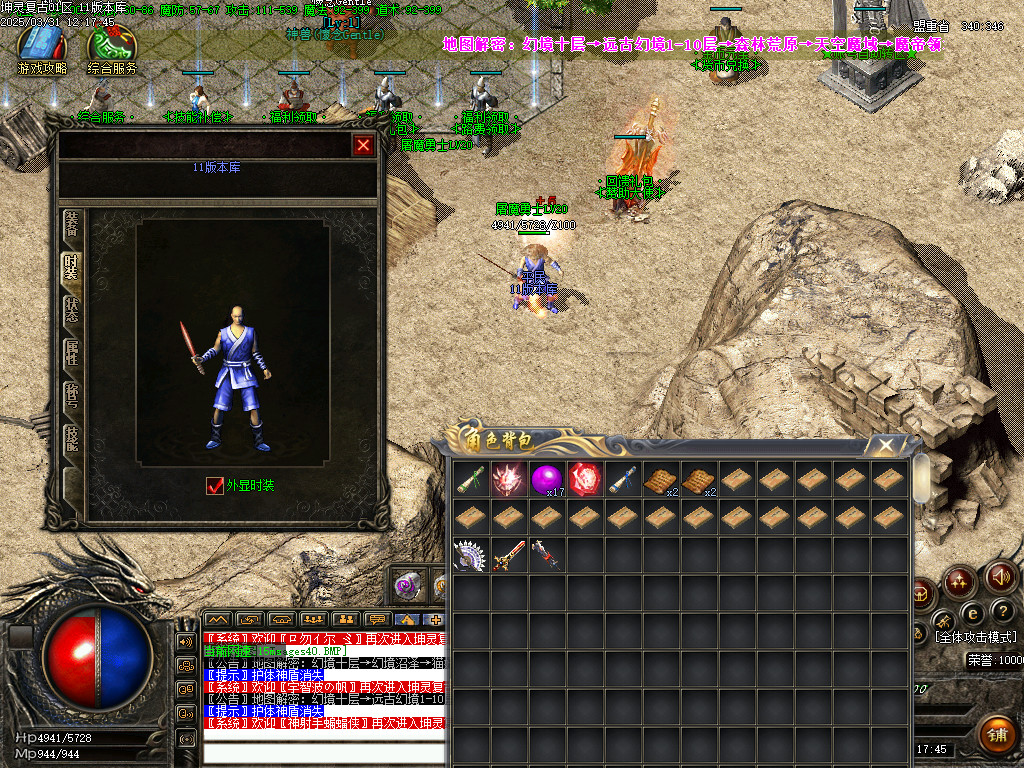Toggle the 外显时装 checkbox
The width and height of the screenshot is (1024, 768).
215,485
